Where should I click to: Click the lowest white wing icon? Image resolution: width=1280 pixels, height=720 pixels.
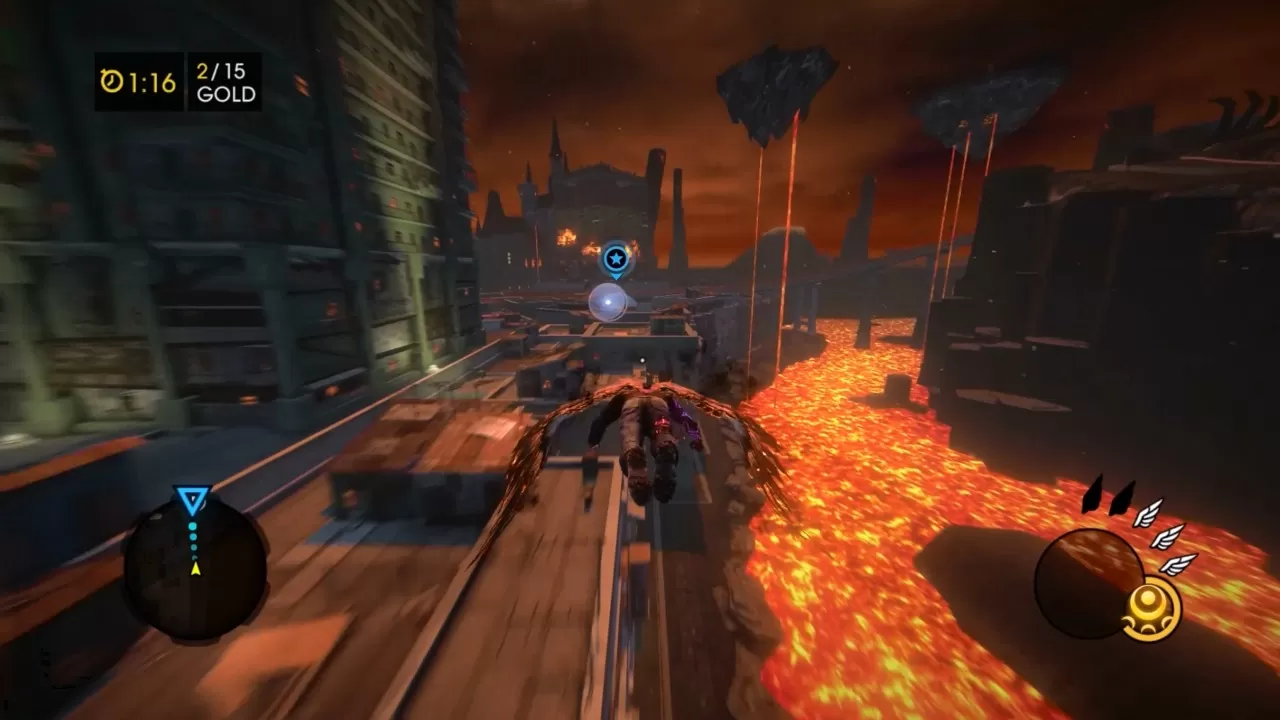[x=1180, y=564]
